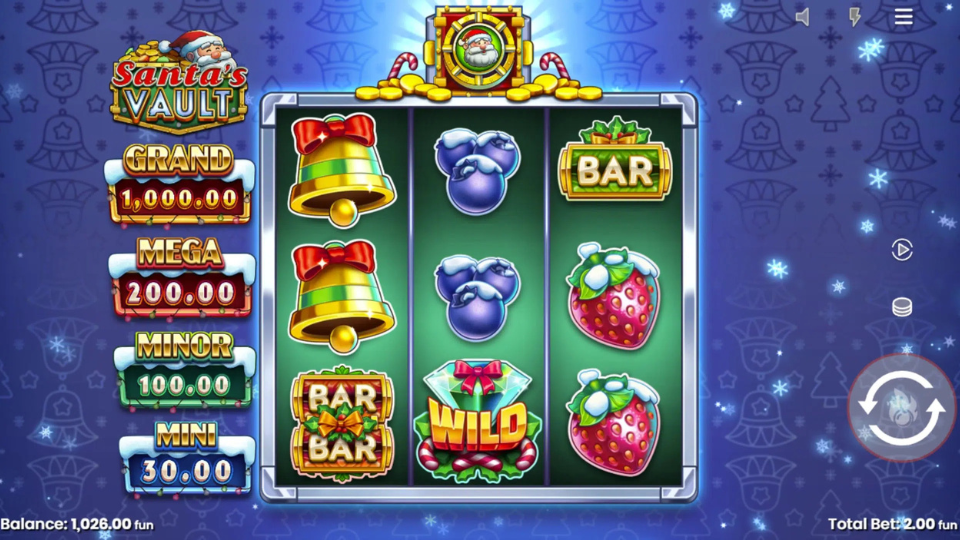Open autoplay with the play icon
960x540 pixels.
click(x=902, y=250)
